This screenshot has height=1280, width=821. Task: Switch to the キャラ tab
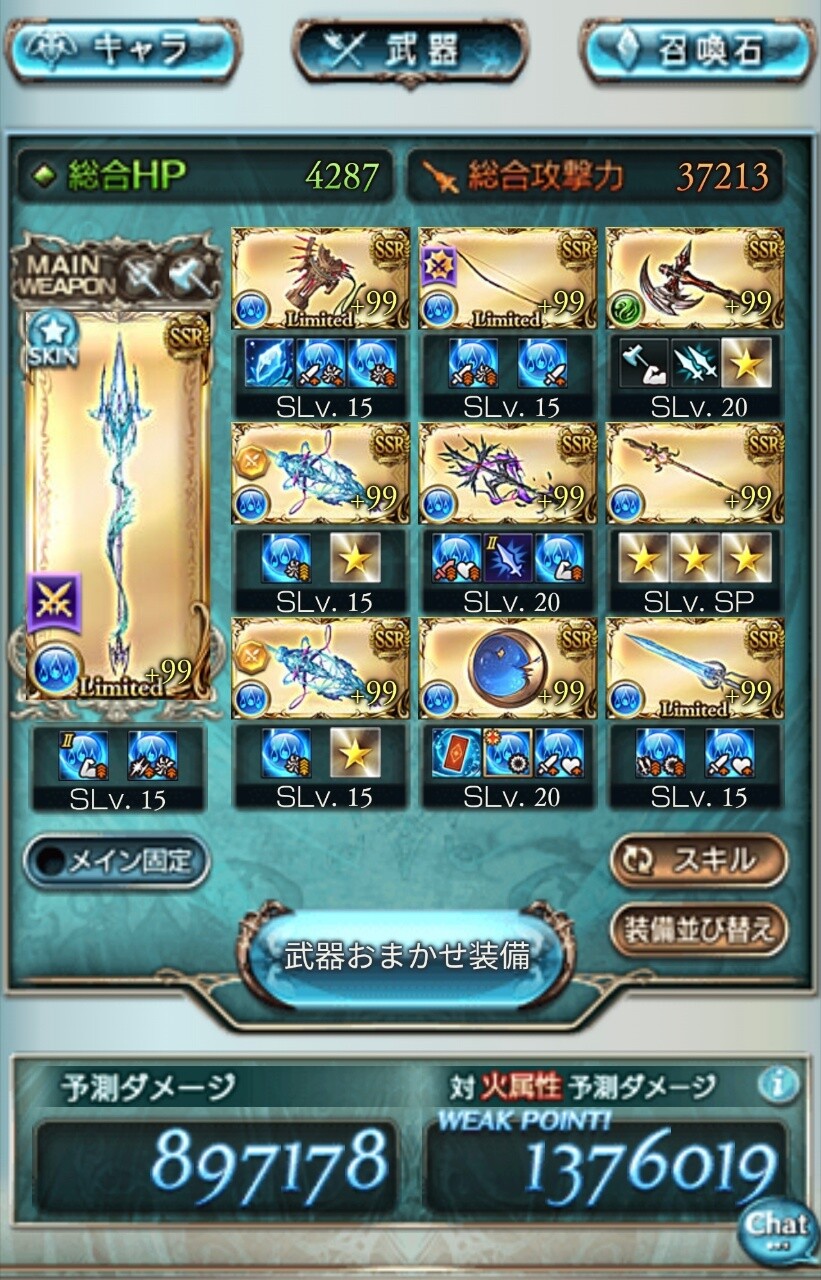click(x=122, y=48)
